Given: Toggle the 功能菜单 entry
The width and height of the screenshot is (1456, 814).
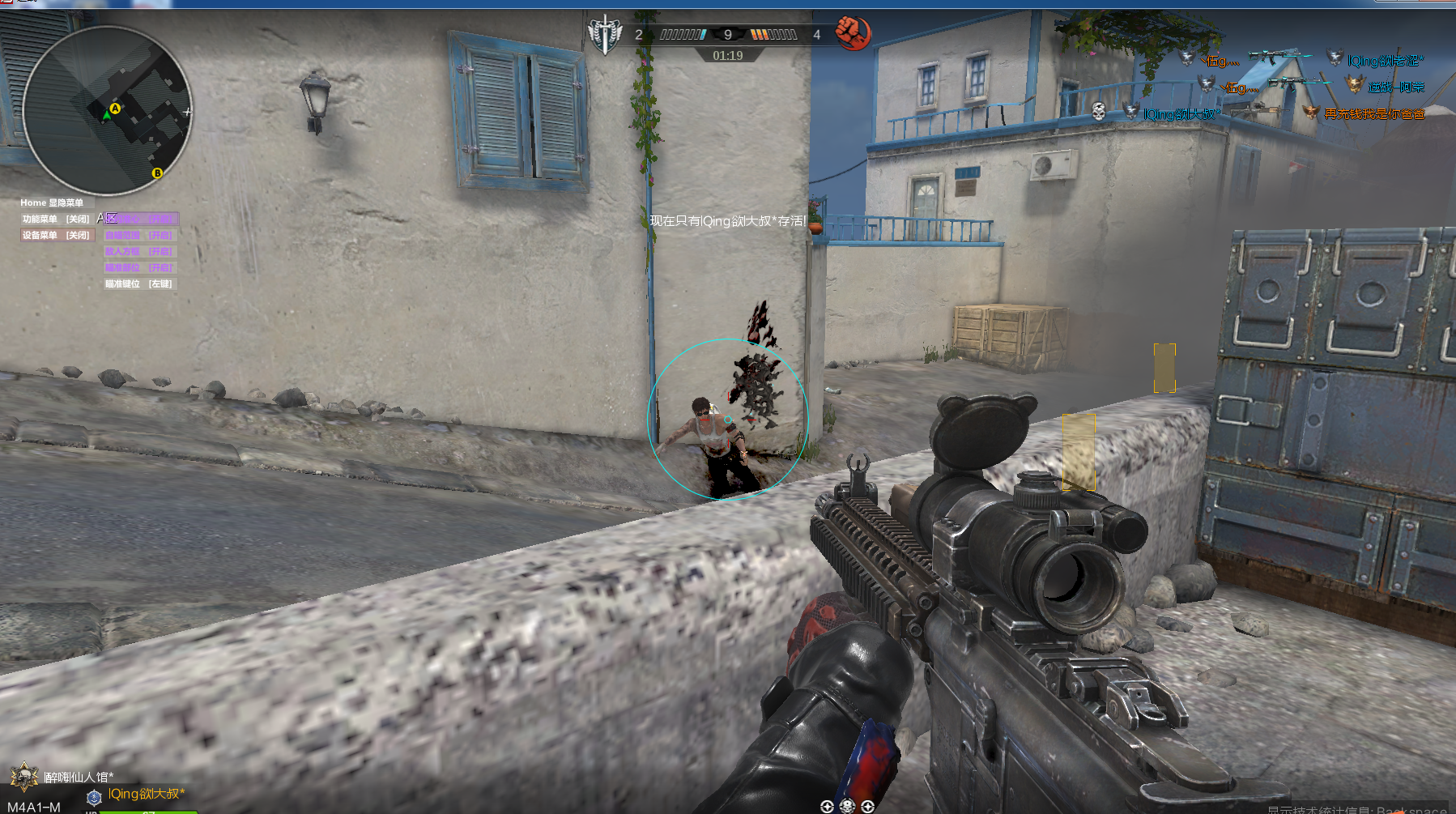Looking at the screenshot, I should 57,219.
